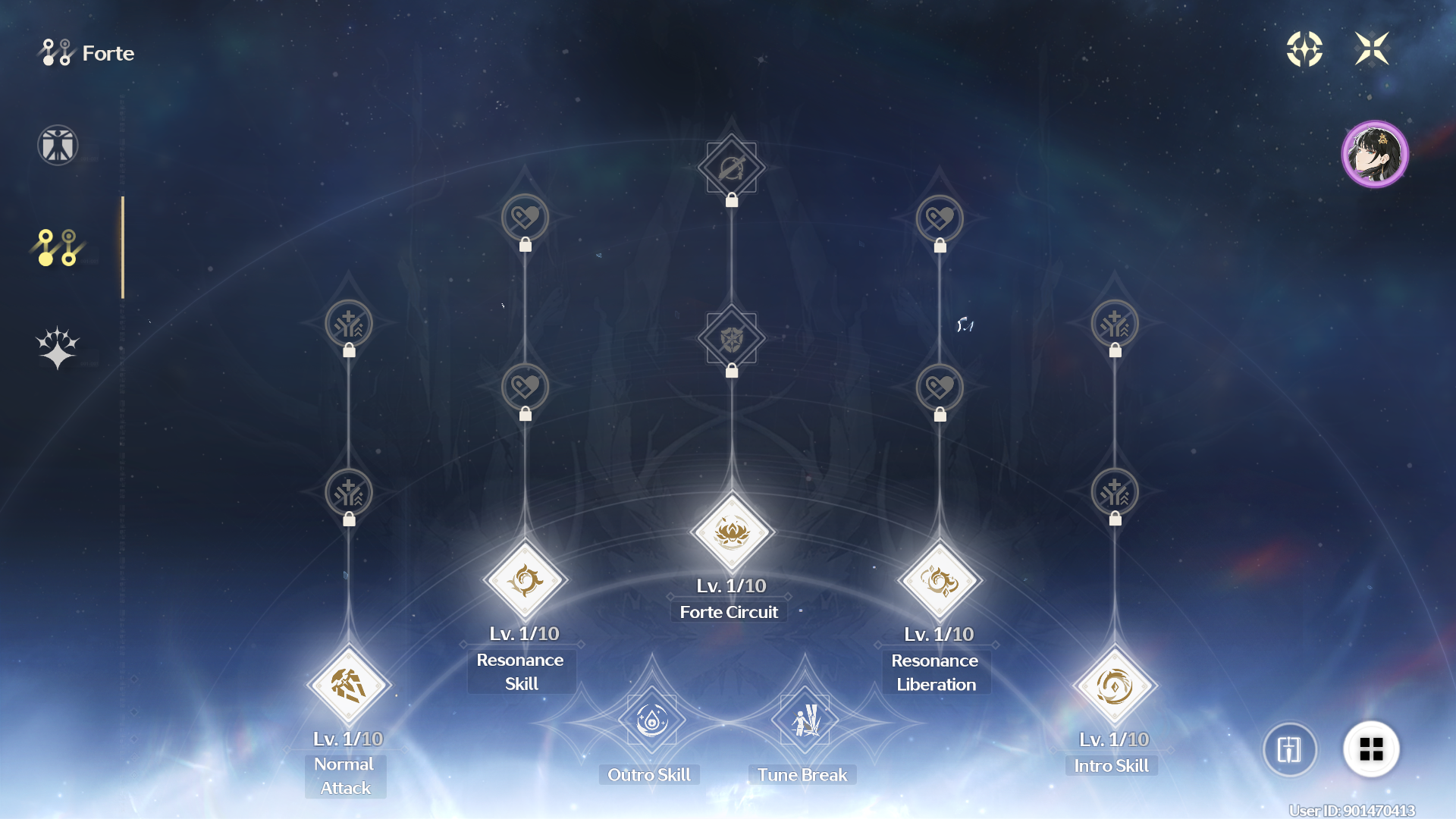1456x819 pixels.
Task: Click the details button near bottom right
Action: coord(1290,748)
